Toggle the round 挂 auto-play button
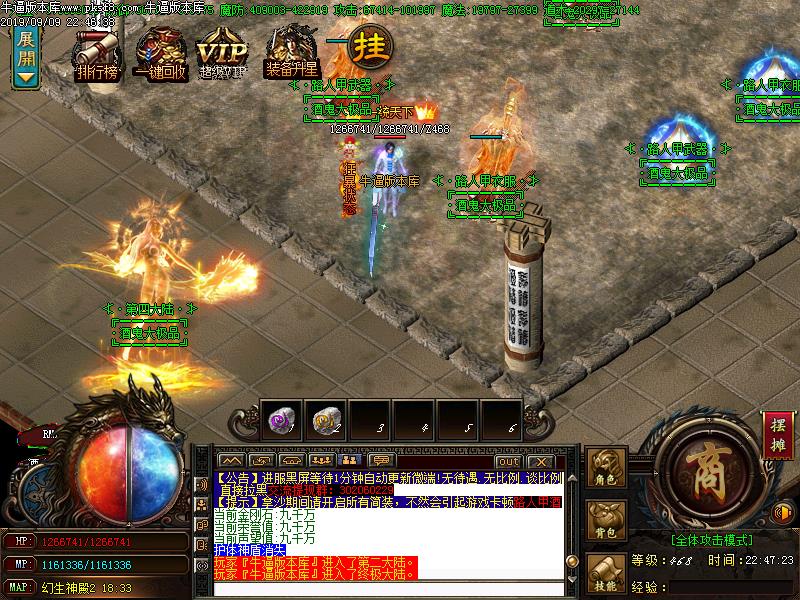Image resolution: width=800 pixels, height=600 pixels. (x=372, y=45)
